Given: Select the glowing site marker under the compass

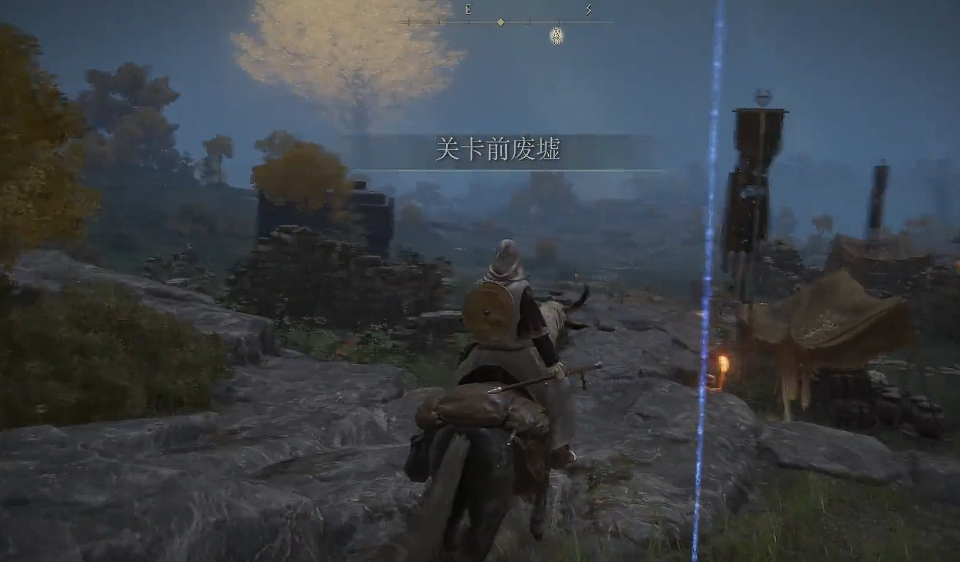Looking at the screenshot, I should 557,36.
